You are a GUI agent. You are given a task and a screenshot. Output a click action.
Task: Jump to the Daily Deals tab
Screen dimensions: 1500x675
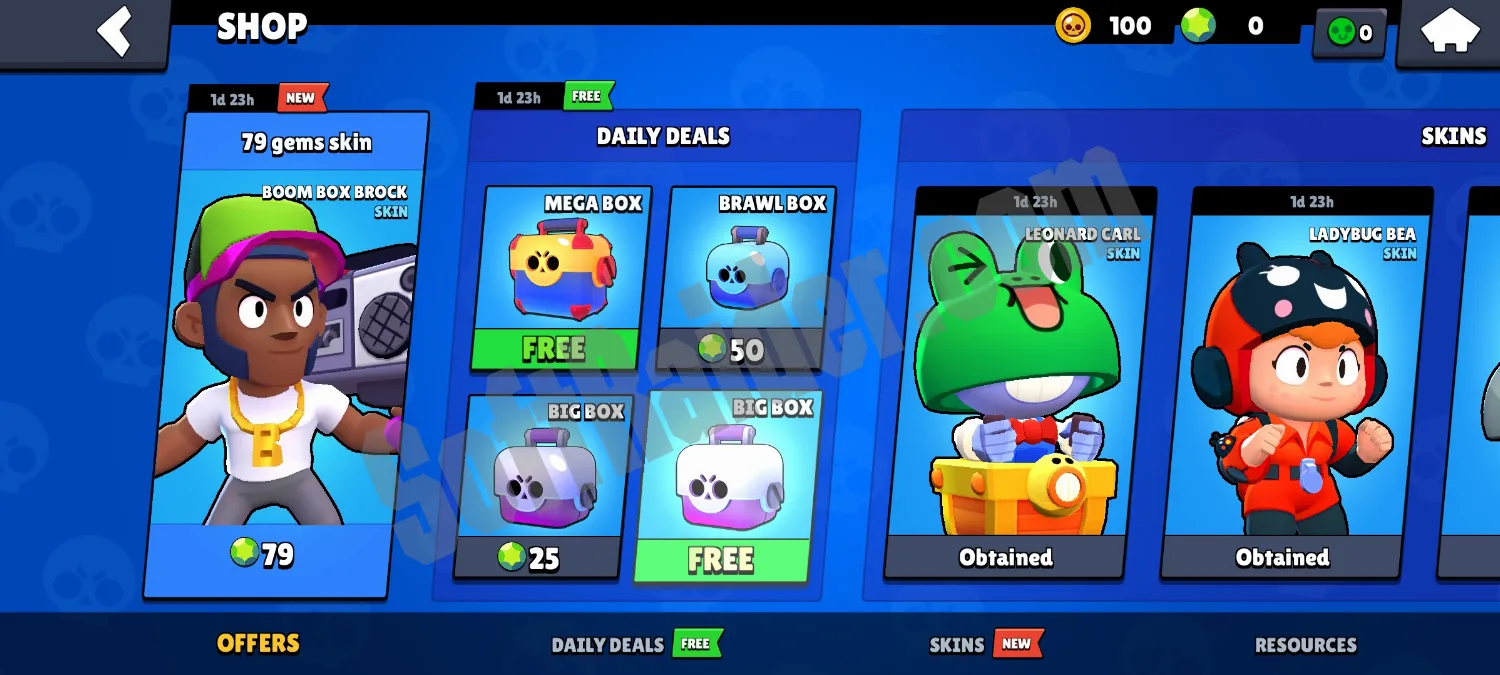(608, 645)
